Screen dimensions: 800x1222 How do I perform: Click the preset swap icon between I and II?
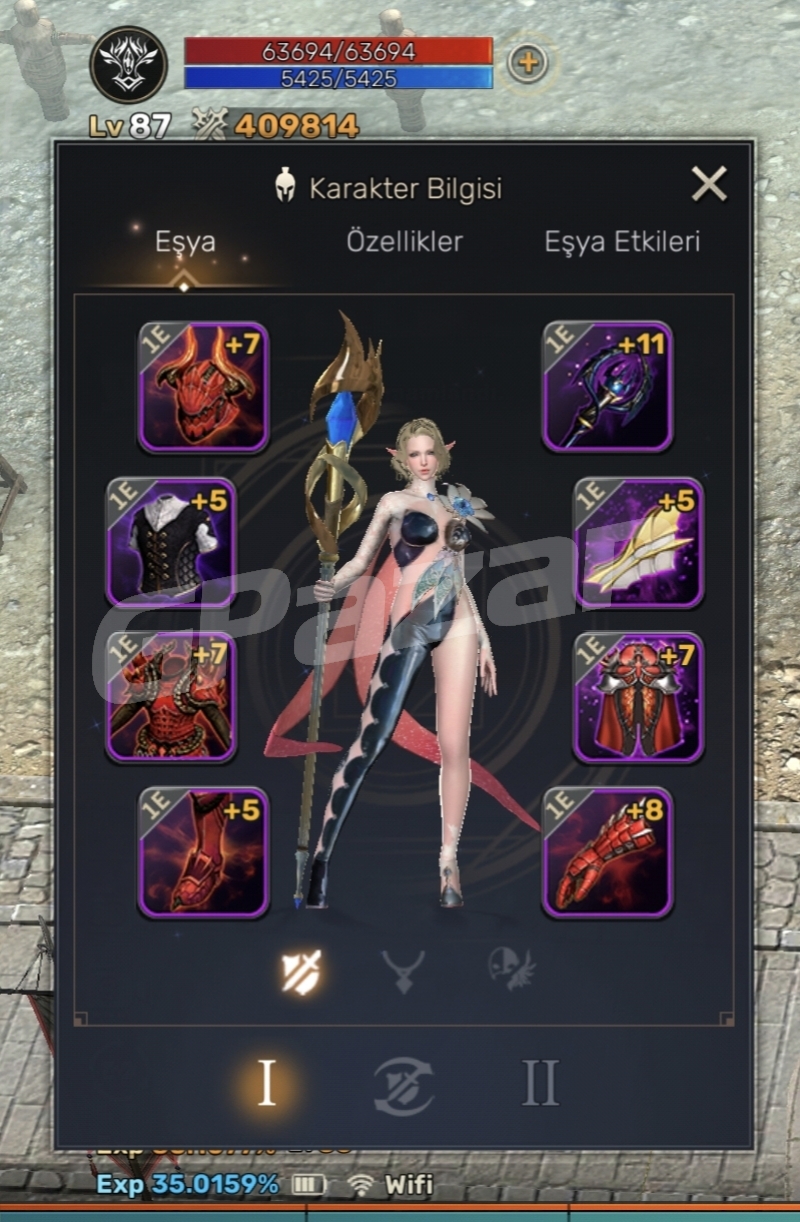[x=404, y=1085]
